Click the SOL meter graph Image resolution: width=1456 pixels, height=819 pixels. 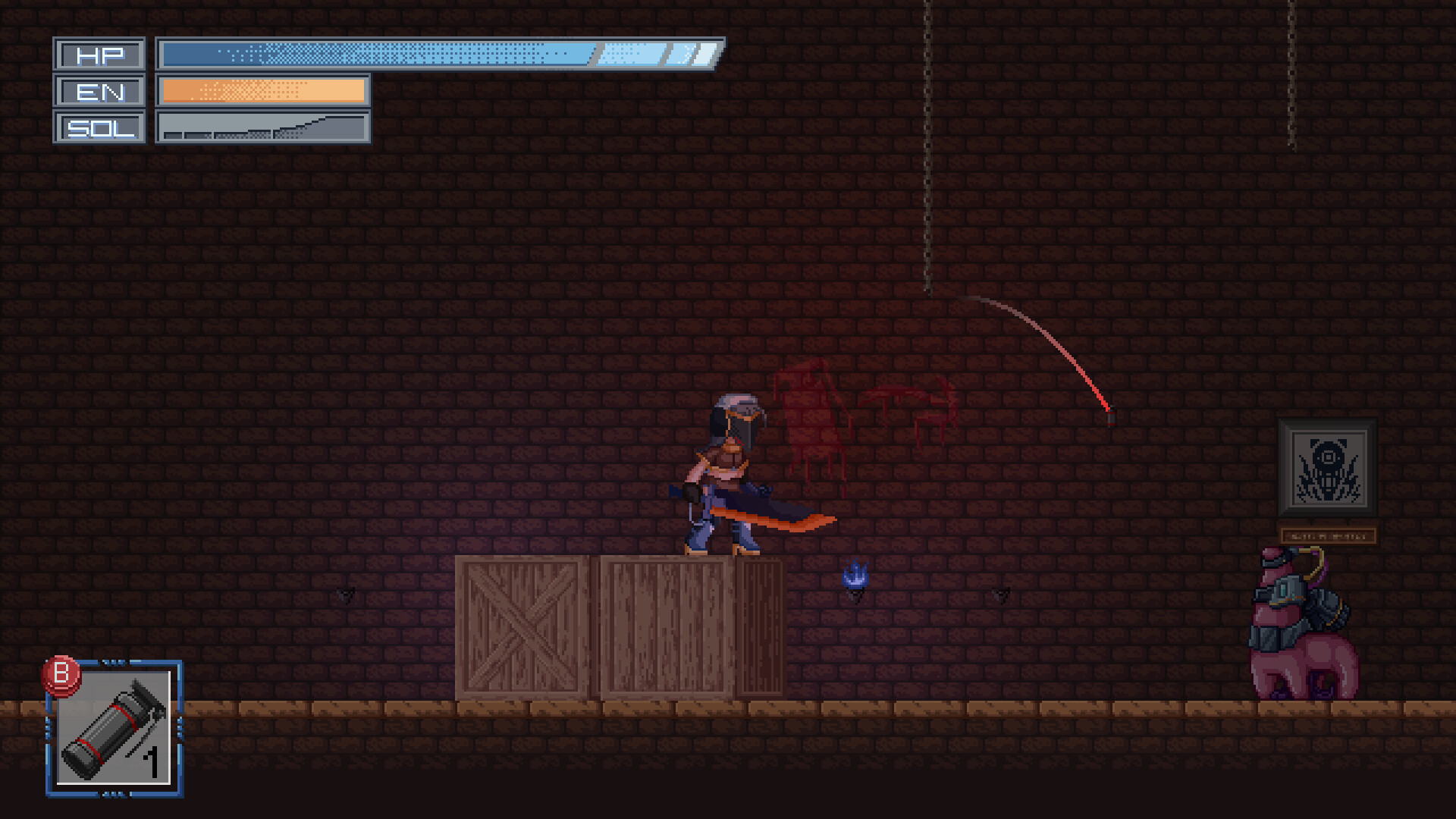262,127
